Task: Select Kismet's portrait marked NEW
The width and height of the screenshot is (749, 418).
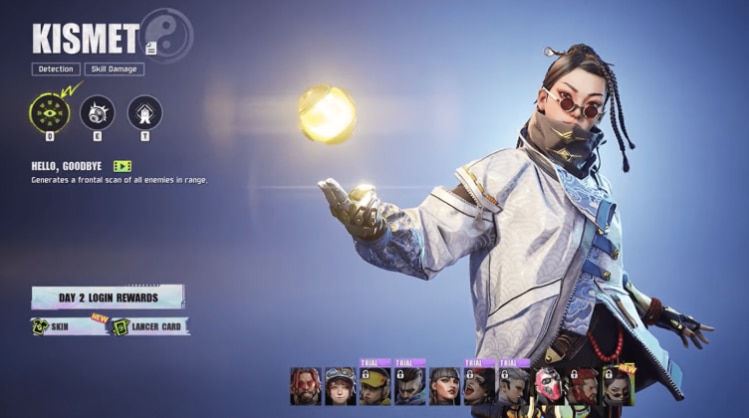Action: tap(619, 385)
